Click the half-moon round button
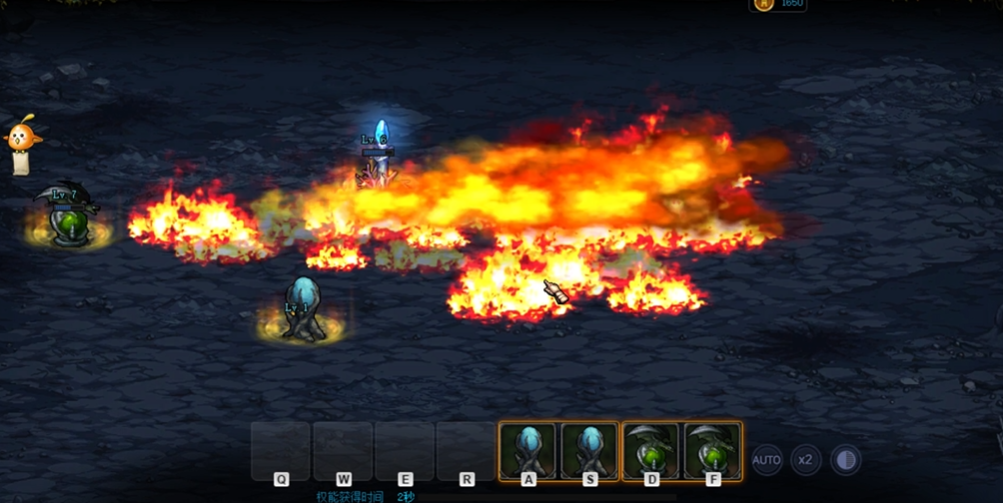Screen dimensions: 1003x503 click(x=846, y=460)
